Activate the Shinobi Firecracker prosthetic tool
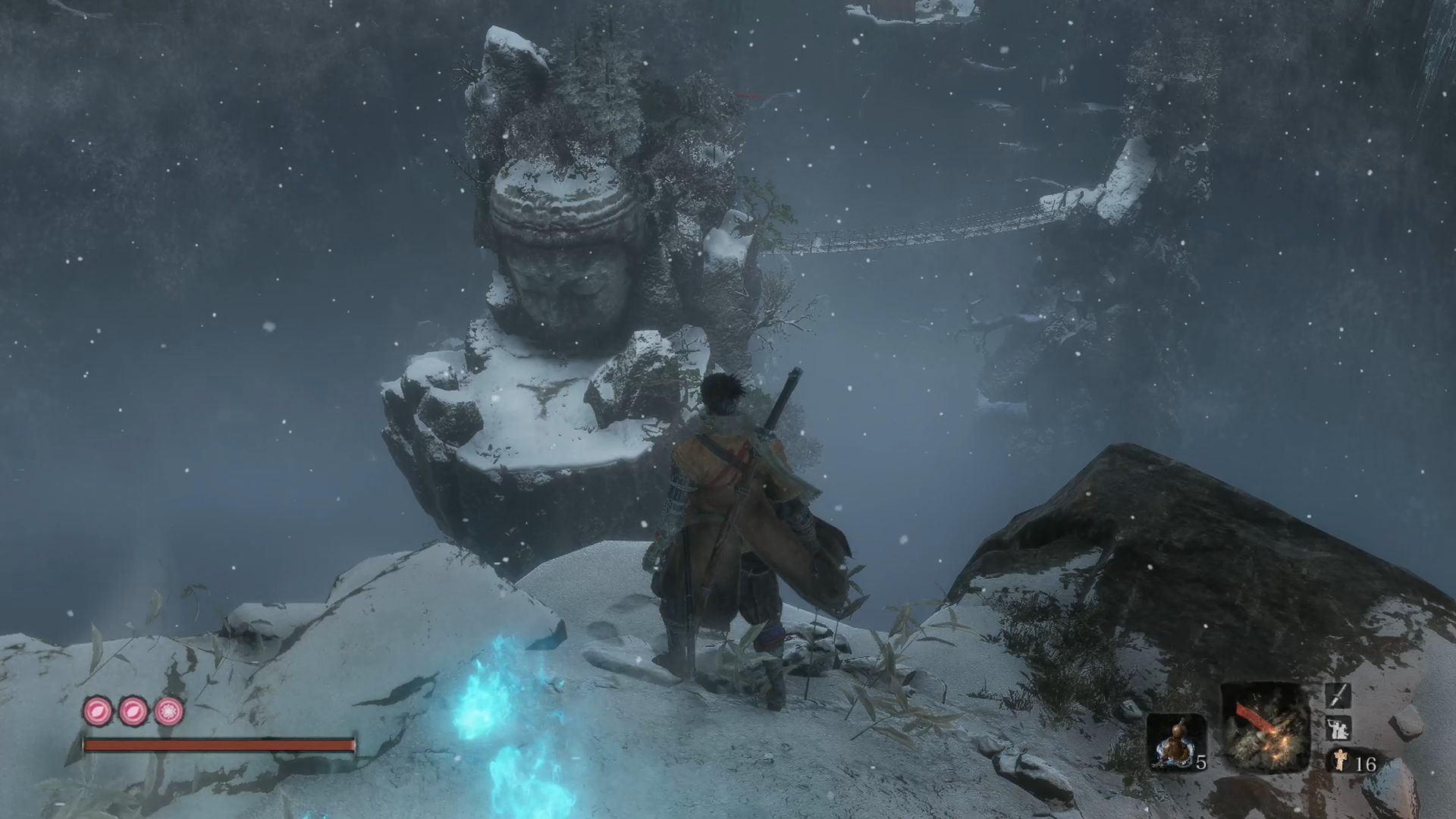1456x819 pixels. point(1265,728)
